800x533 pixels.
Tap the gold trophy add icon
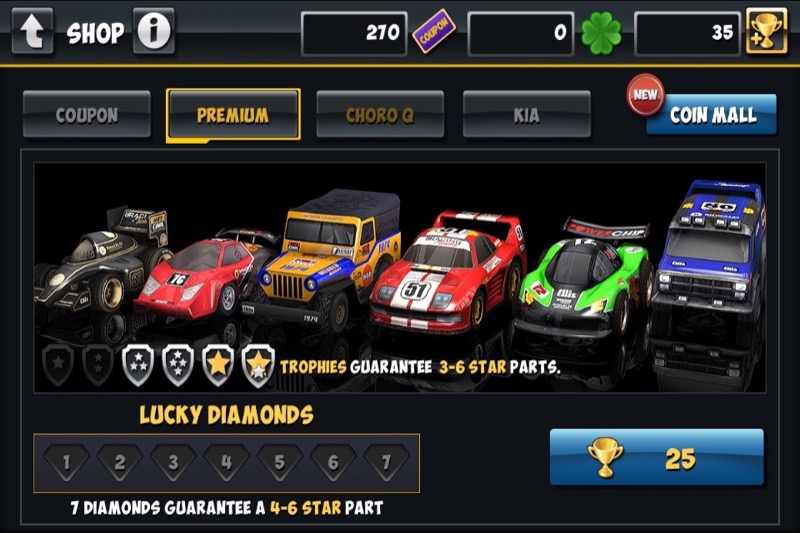click(x=766, y=33)
